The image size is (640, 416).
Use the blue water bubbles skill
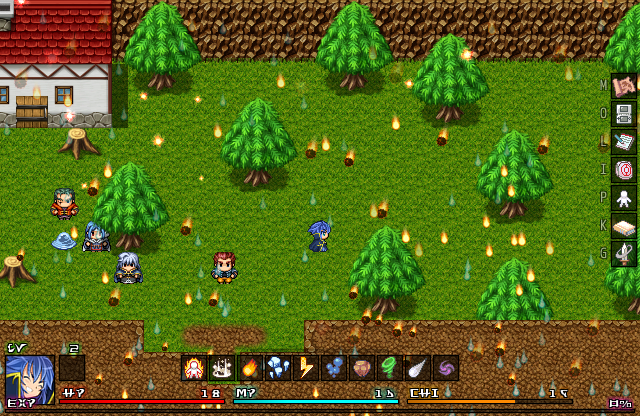334,368
